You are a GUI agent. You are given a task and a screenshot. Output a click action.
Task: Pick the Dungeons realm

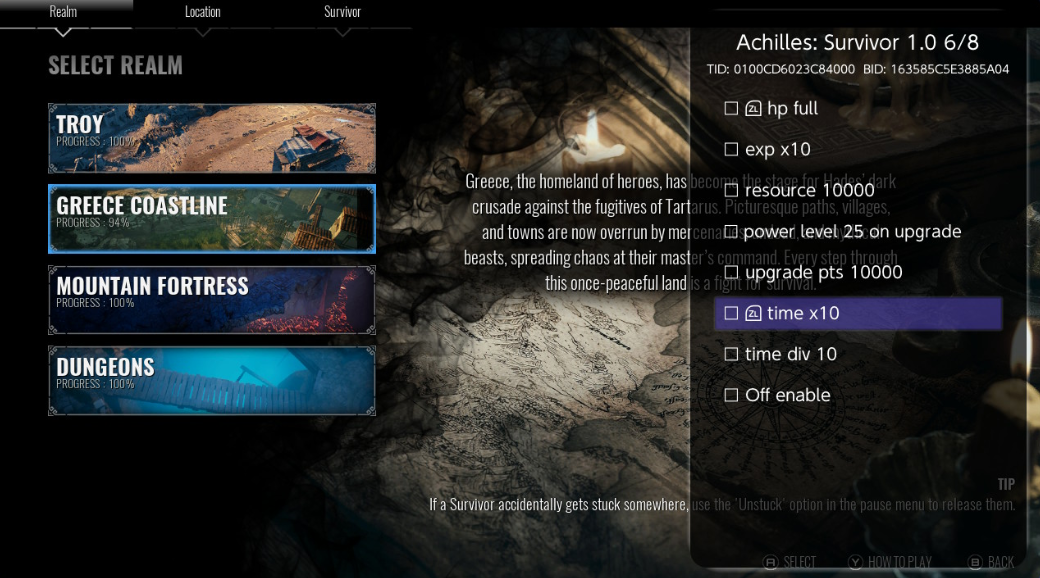212,380
